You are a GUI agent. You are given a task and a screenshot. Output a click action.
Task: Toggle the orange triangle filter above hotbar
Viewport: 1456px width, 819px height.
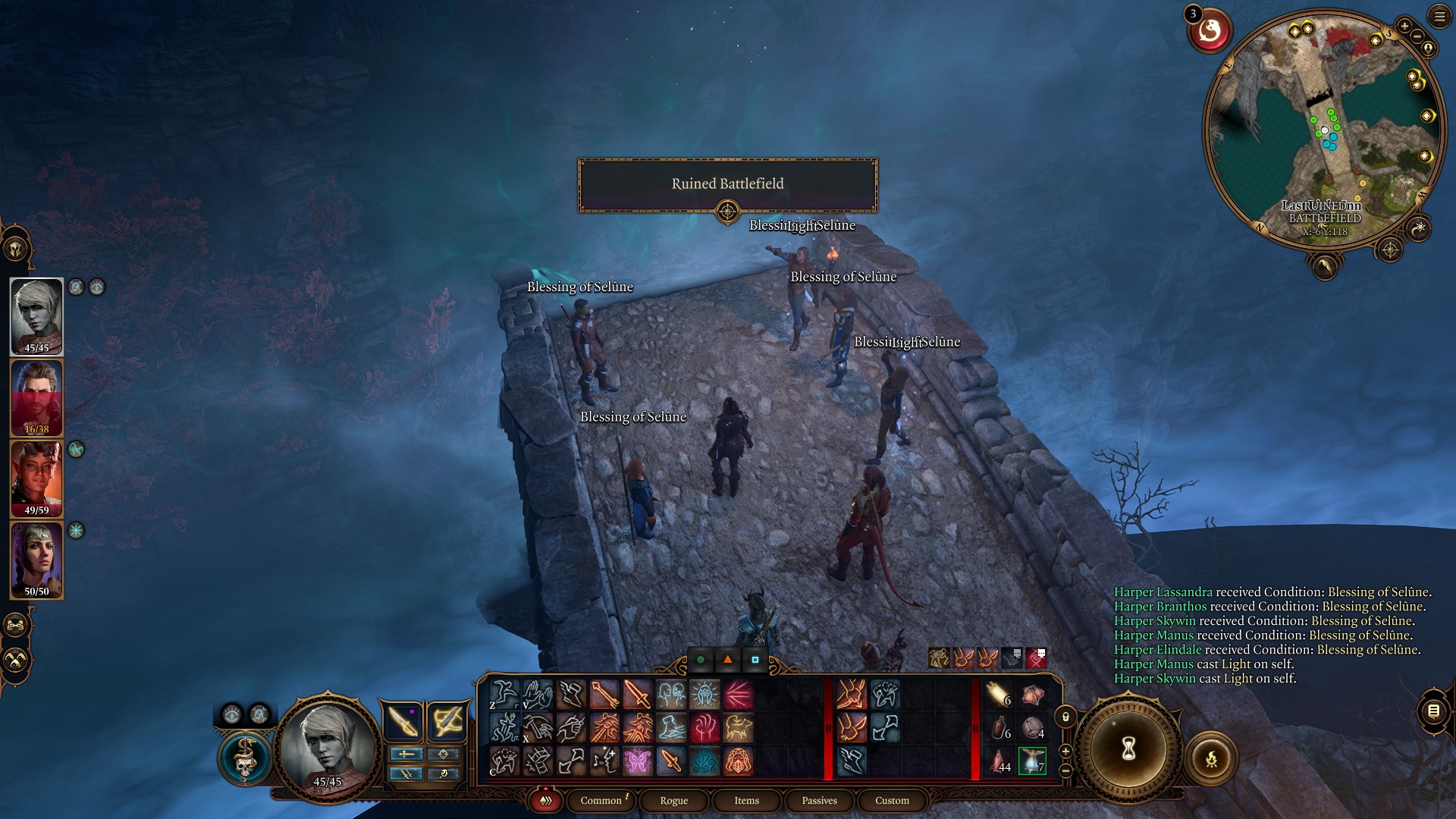click(726, 661)
